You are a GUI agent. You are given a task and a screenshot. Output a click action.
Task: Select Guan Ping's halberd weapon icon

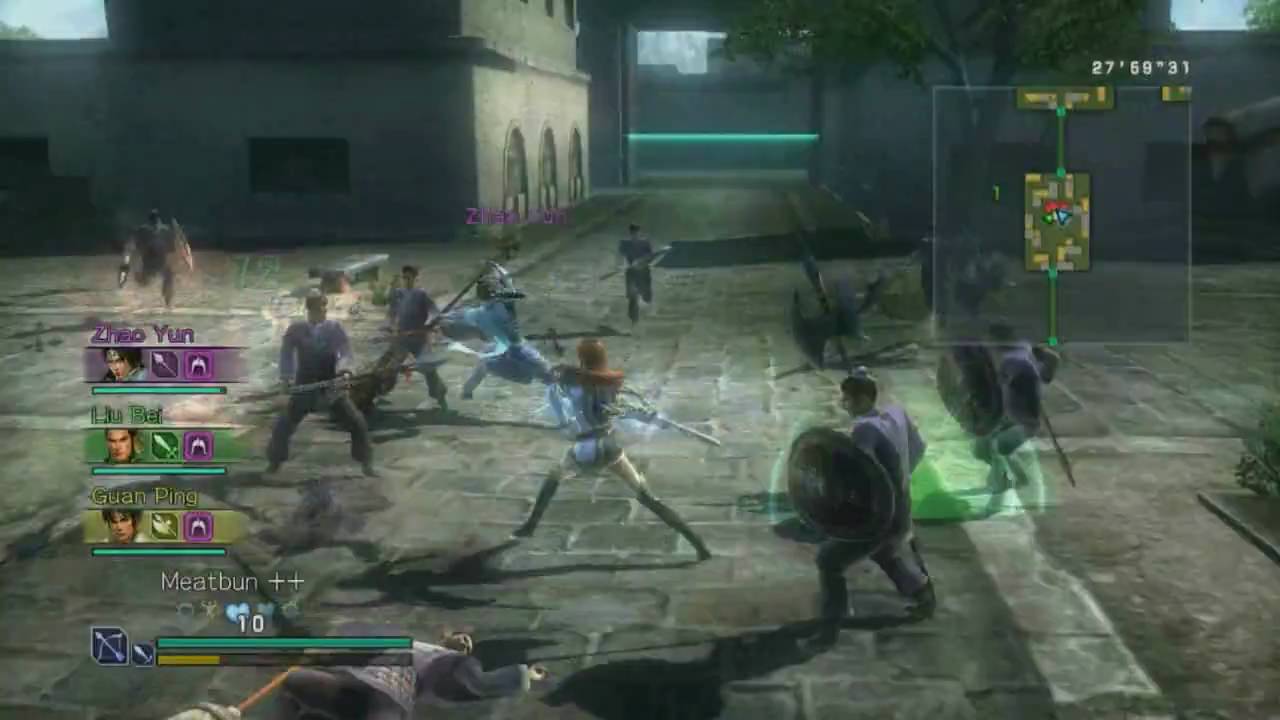[x=163, y=525]
